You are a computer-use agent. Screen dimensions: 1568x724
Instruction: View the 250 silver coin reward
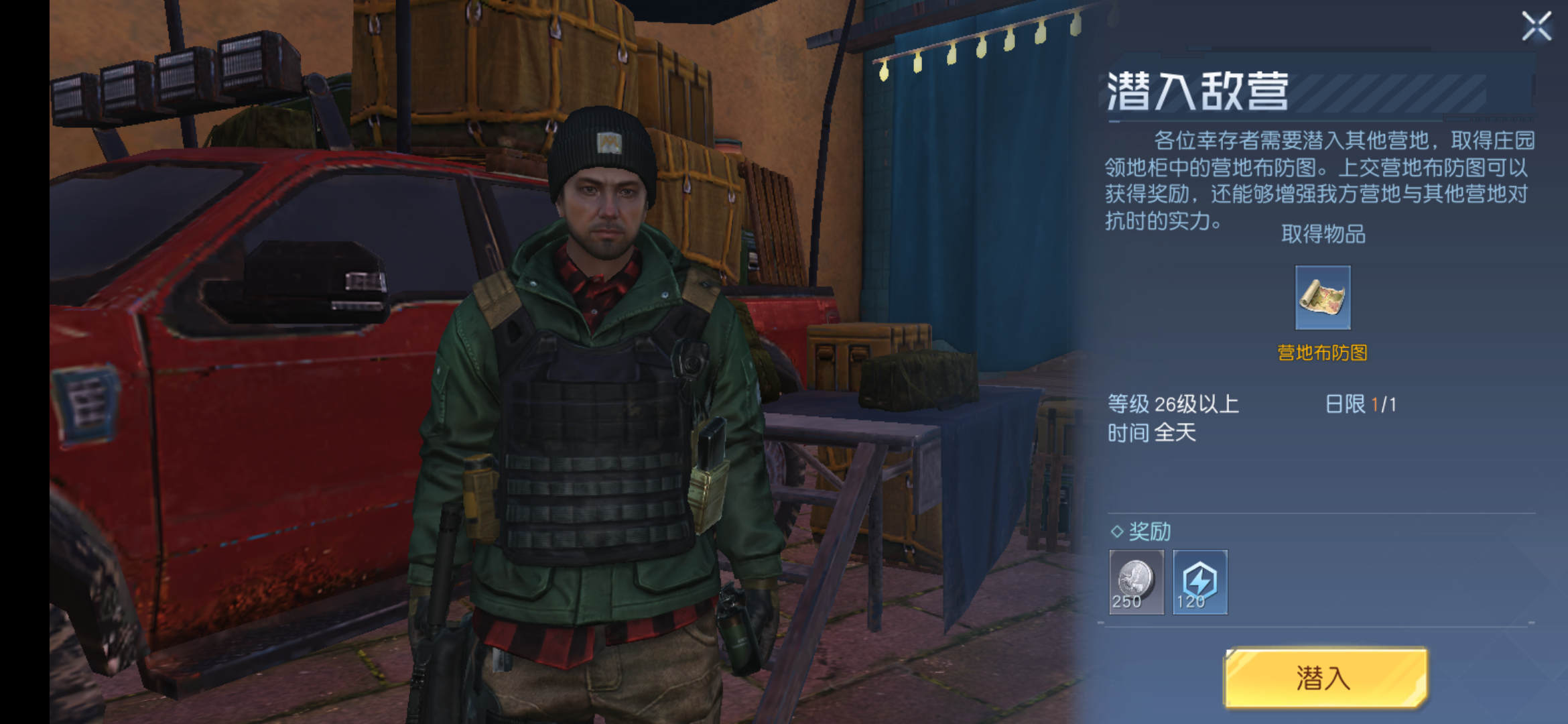pos(1136,581)
